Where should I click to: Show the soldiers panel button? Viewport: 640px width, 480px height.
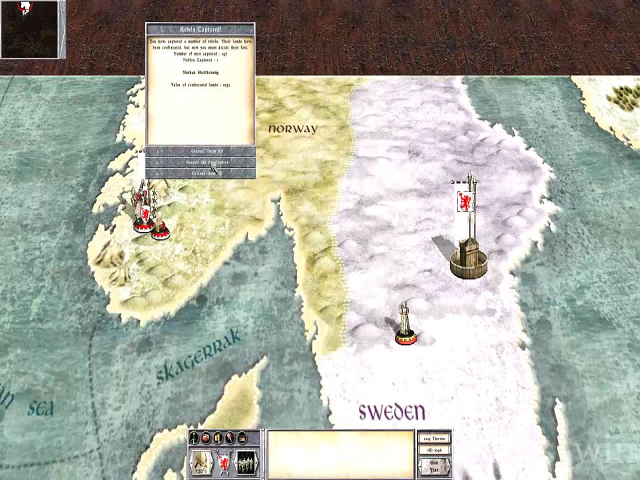[246, 462]
